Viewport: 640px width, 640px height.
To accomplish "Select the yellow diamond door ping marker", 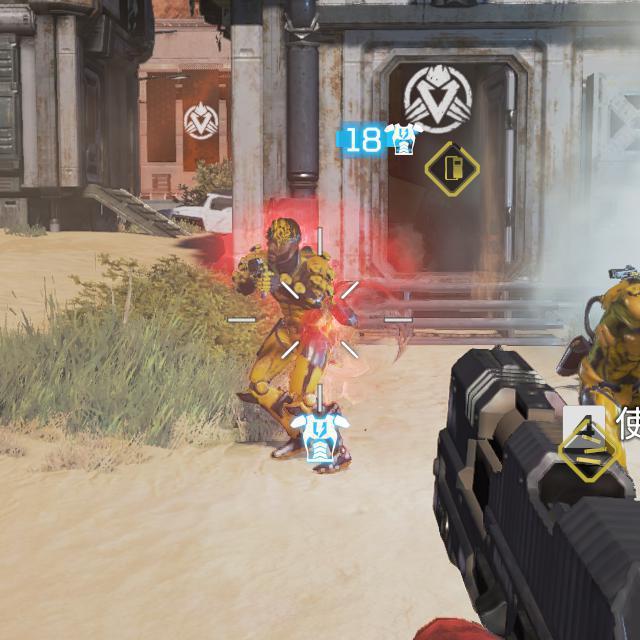I will point(452,168).
